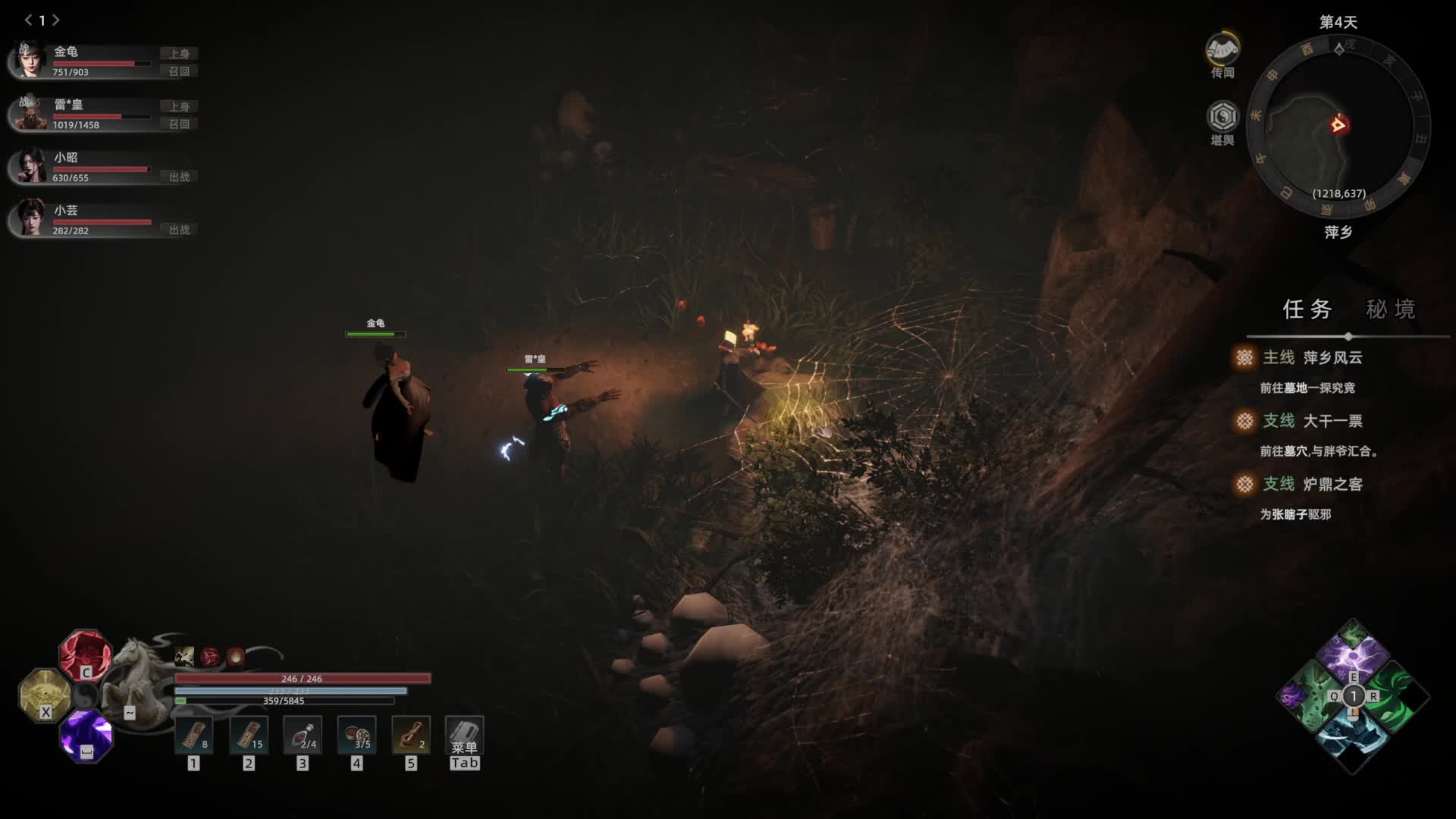Select side quest 大干一票

pos(1332,421)
